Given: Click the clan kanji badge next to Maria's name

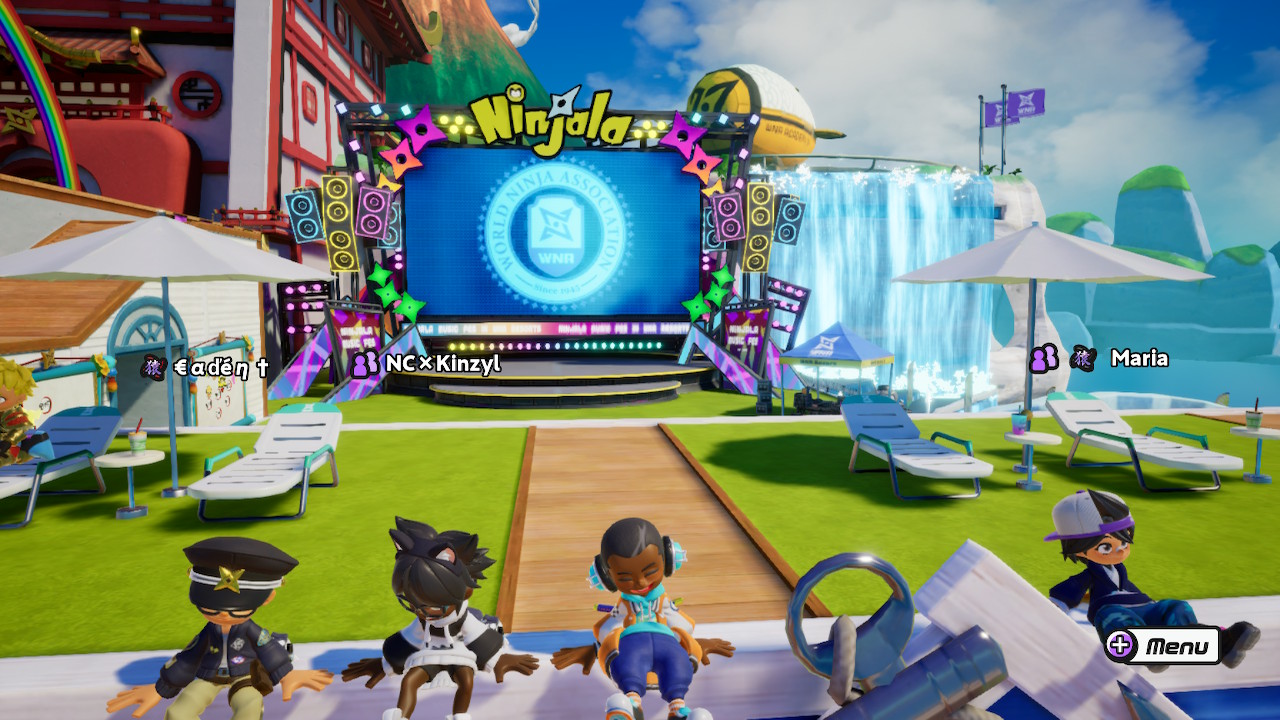Looking at the screenshot, I should click(1085, 359).
